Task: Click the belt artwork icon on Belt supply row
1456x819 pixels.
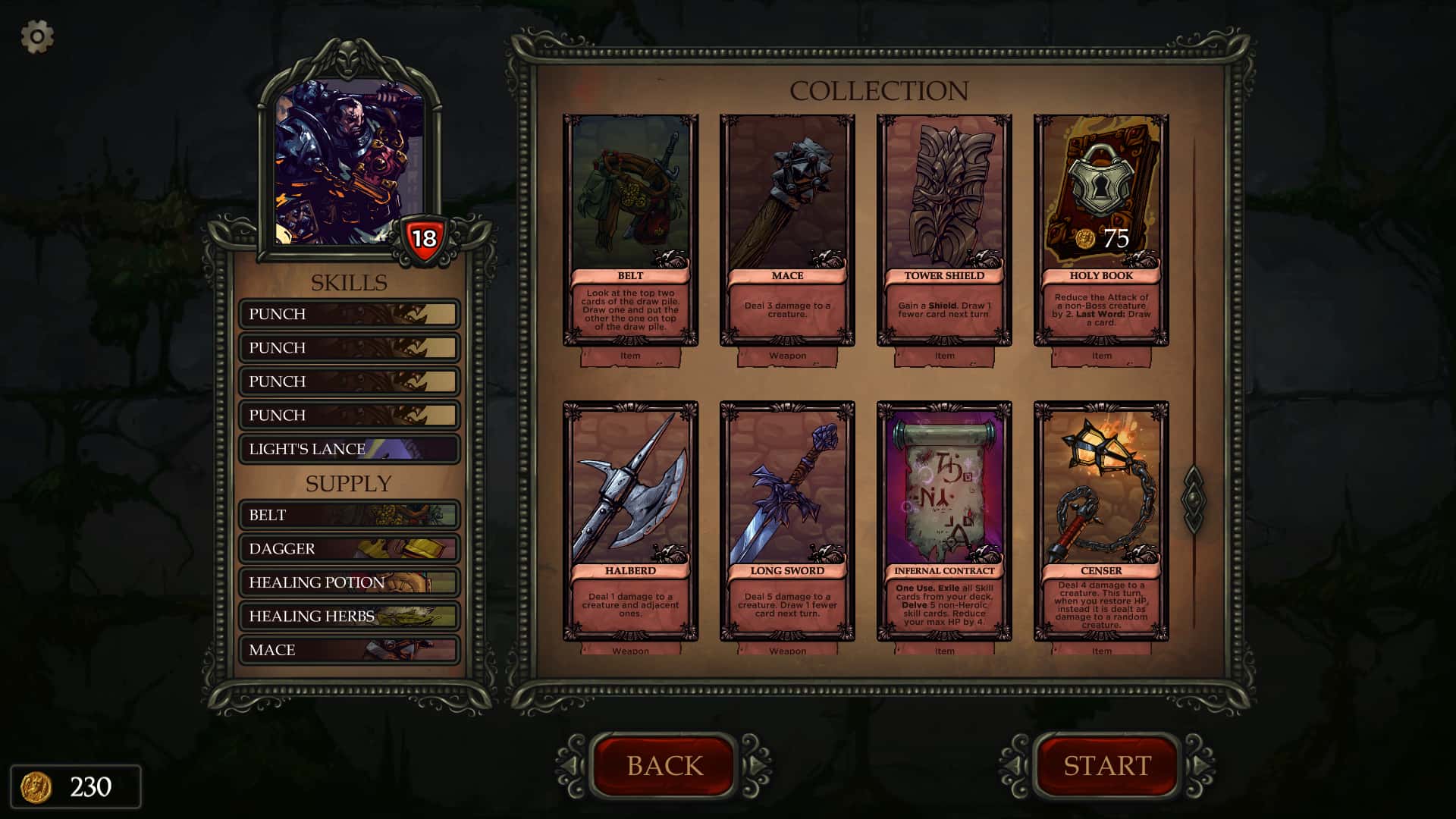Action: 402,514
